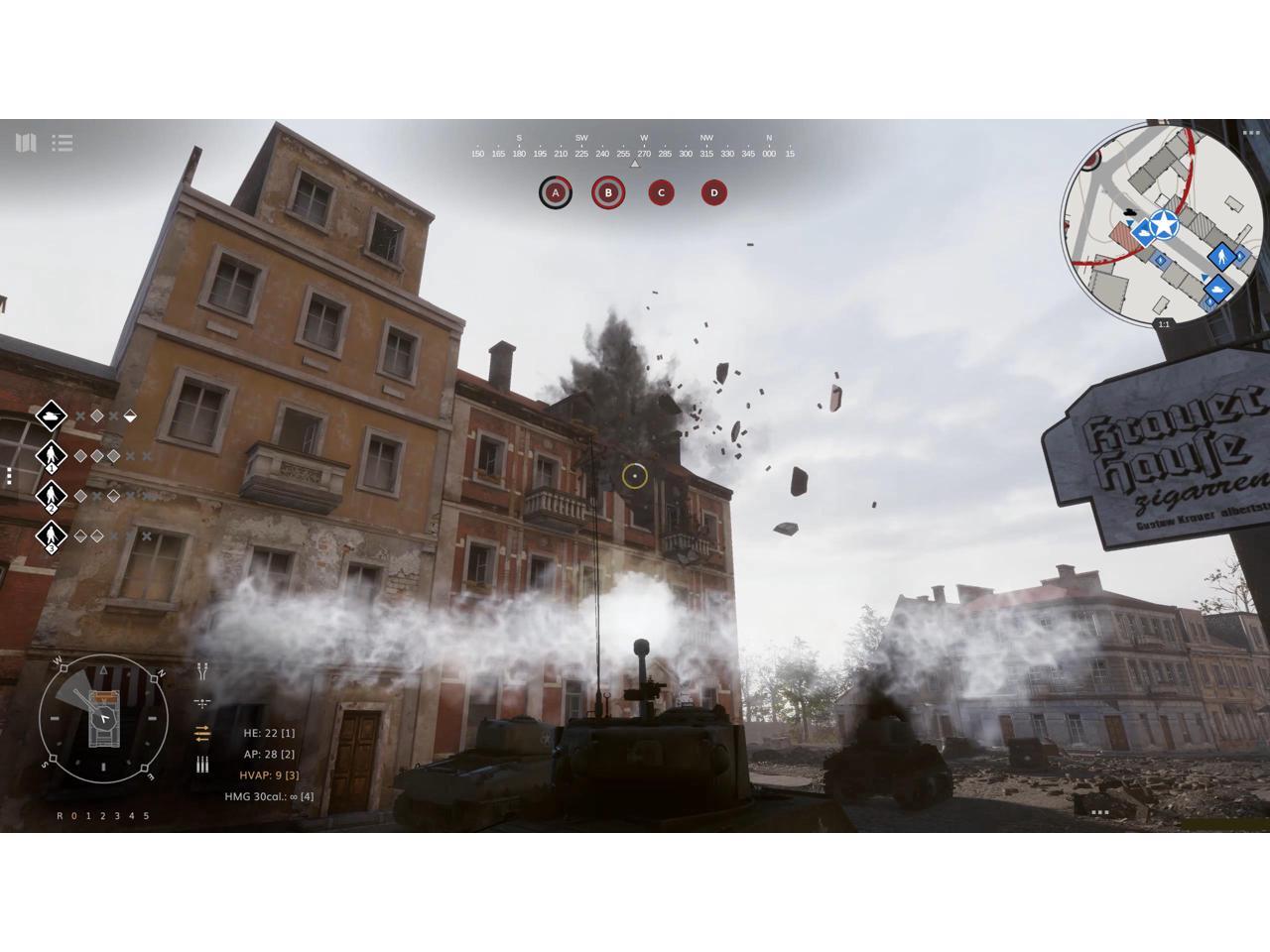Viewport: 1270px width, 952px height.
Task: Expand the squad list three-dot handle
Action: pyautogui.click(x=8, y=476)
